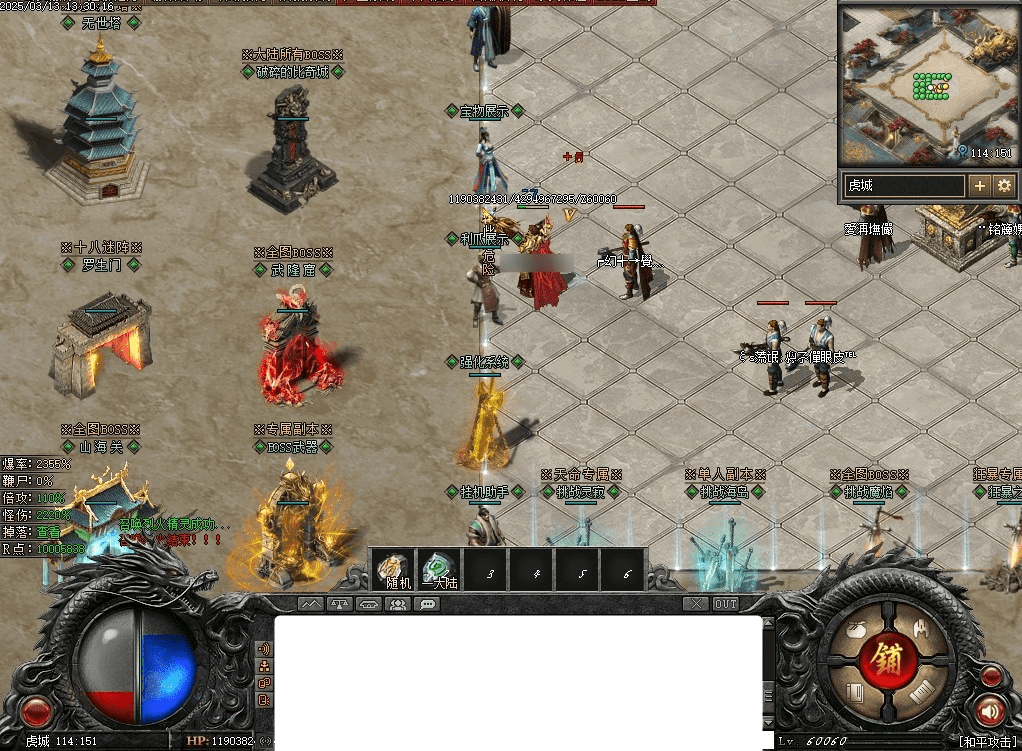The width and height of the screenshot is (1022, 751).
Task: Click the plus button beside 虎城
Action: coord(979,186)
